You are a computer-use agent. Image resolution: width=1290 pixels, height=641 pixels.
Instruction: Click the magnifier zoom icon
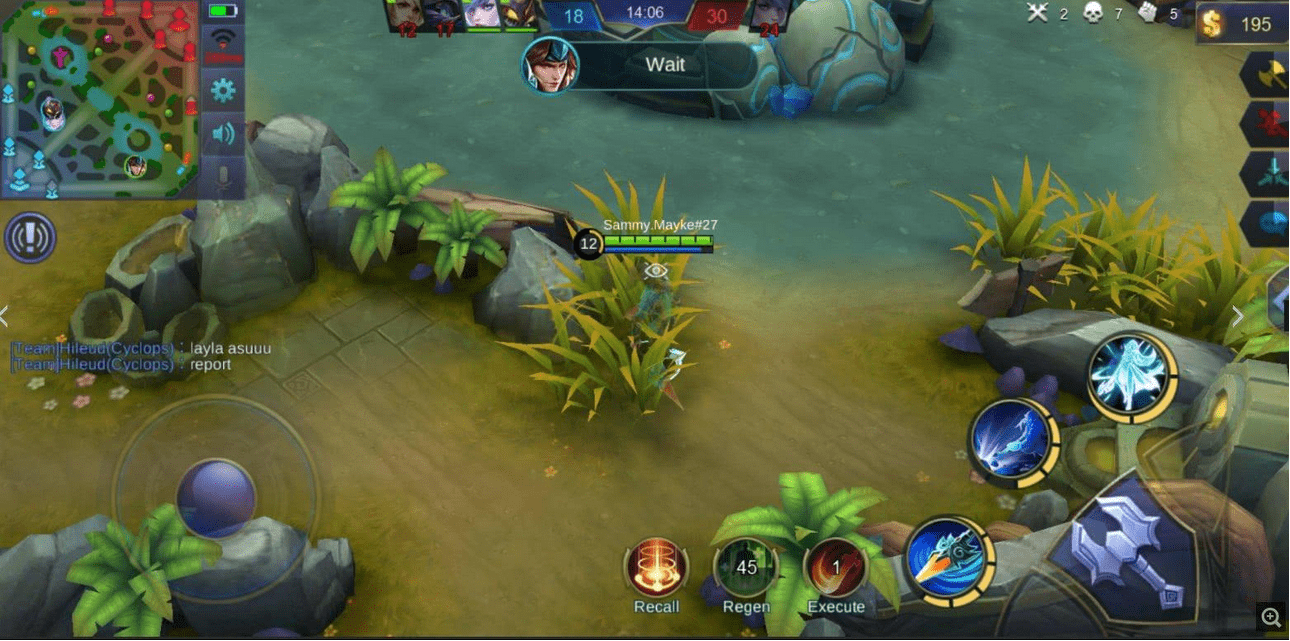point(1271,618)
